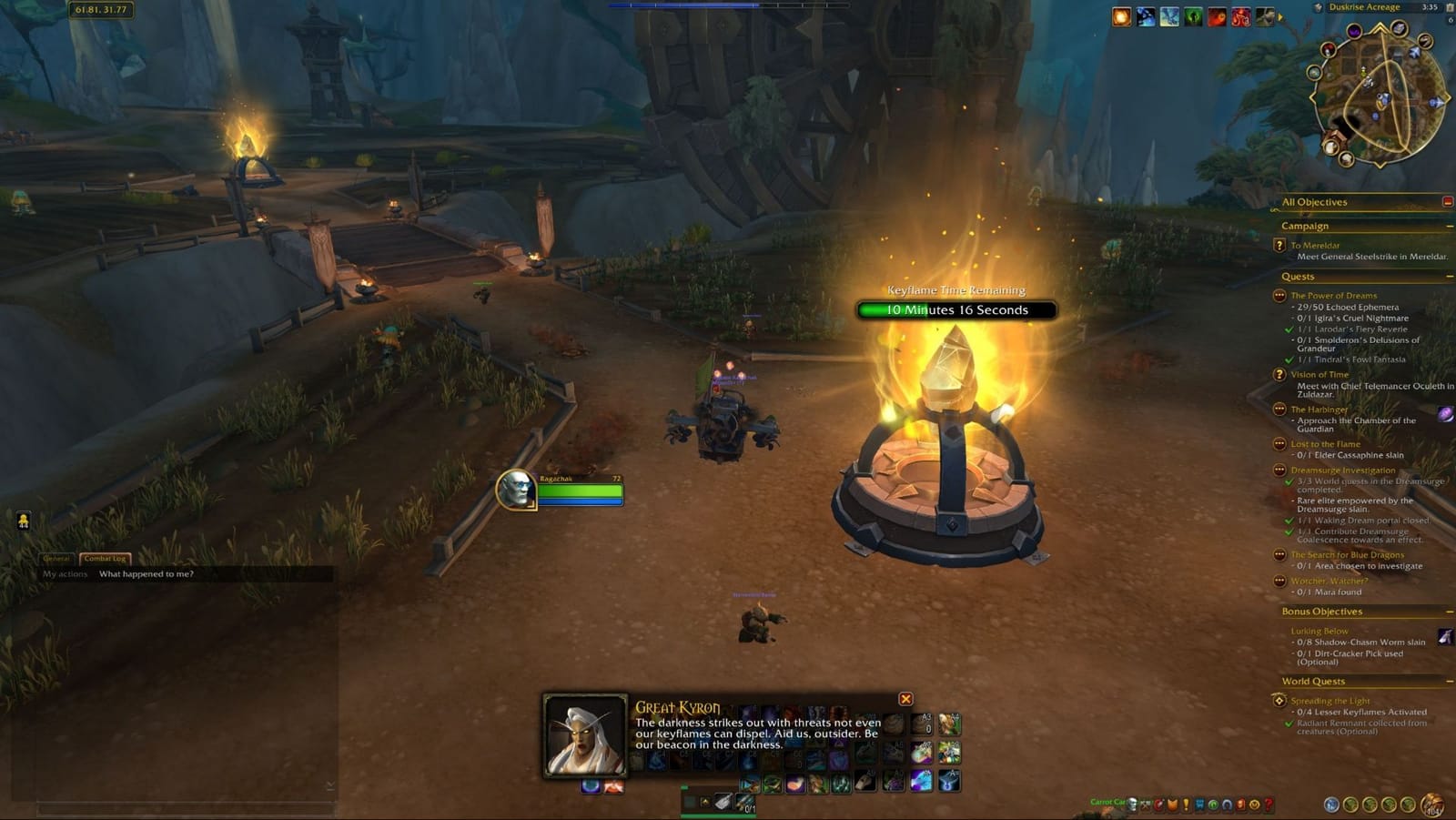Collapse the Campaign section
The height and width of the screenshot is (820, 1456).
(x=1448, y=225)
